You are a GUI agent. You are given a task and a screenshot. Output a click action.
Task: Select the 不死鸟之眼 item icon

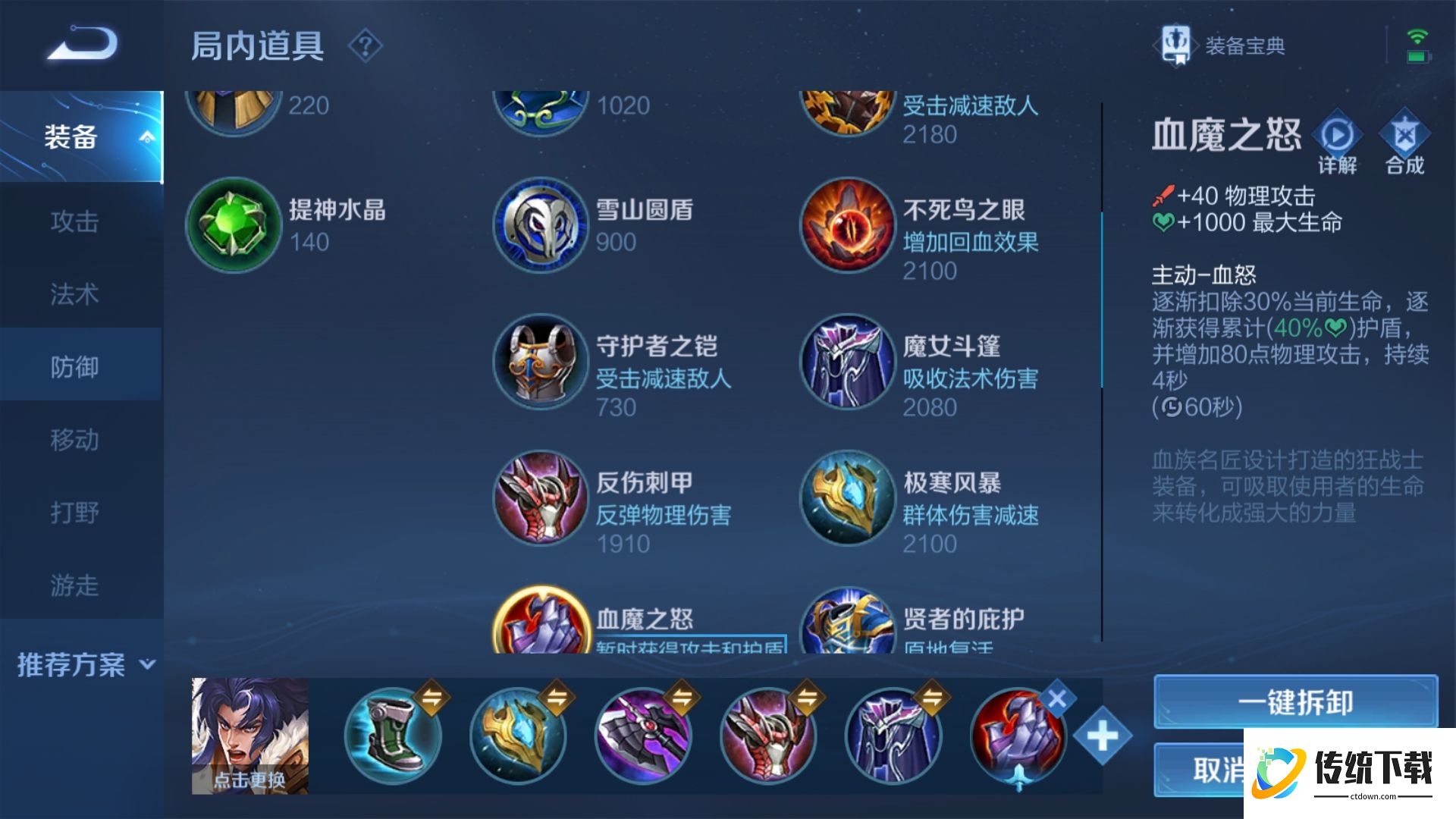click(x=847, y=226)
